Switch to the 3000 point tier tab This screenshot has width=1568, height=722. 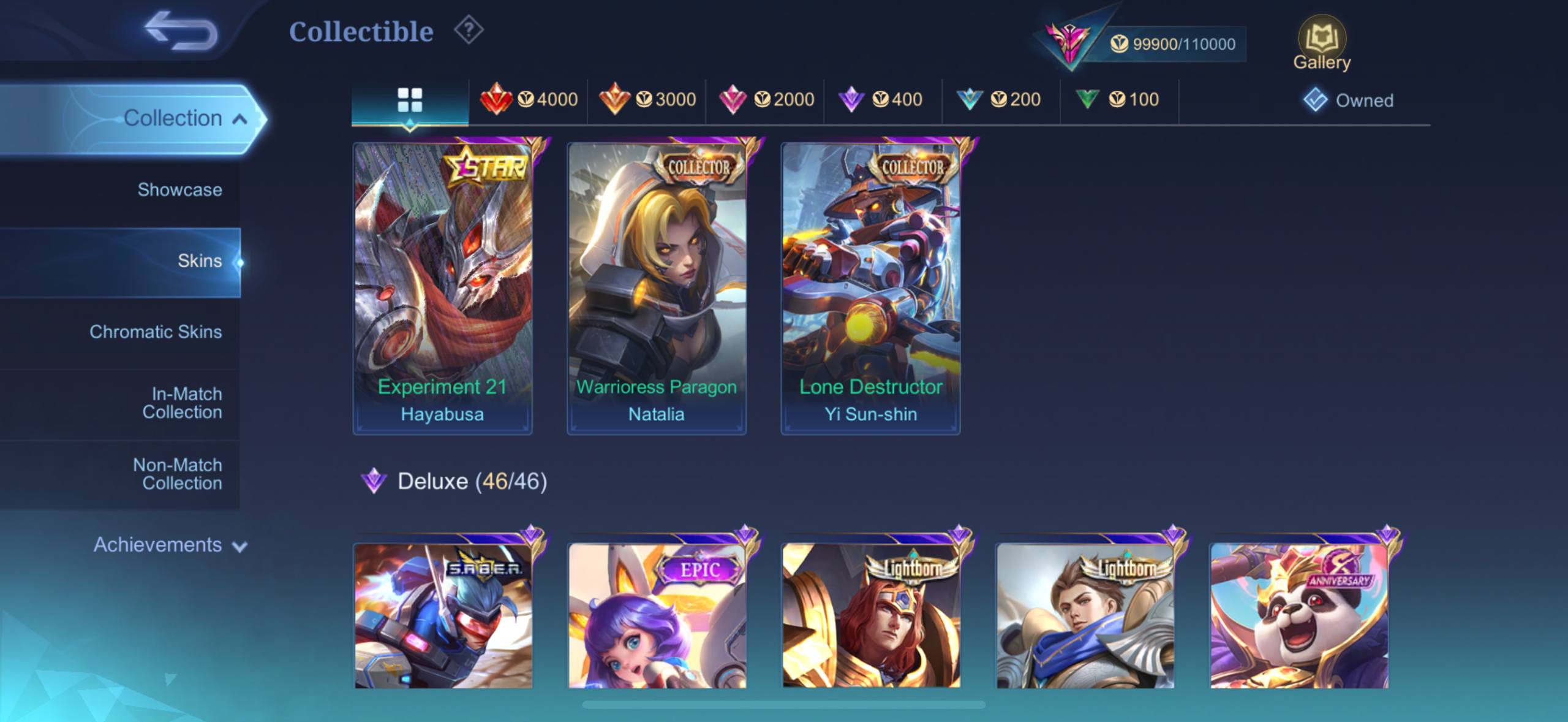pyautogui.click(x=647, y=99)
